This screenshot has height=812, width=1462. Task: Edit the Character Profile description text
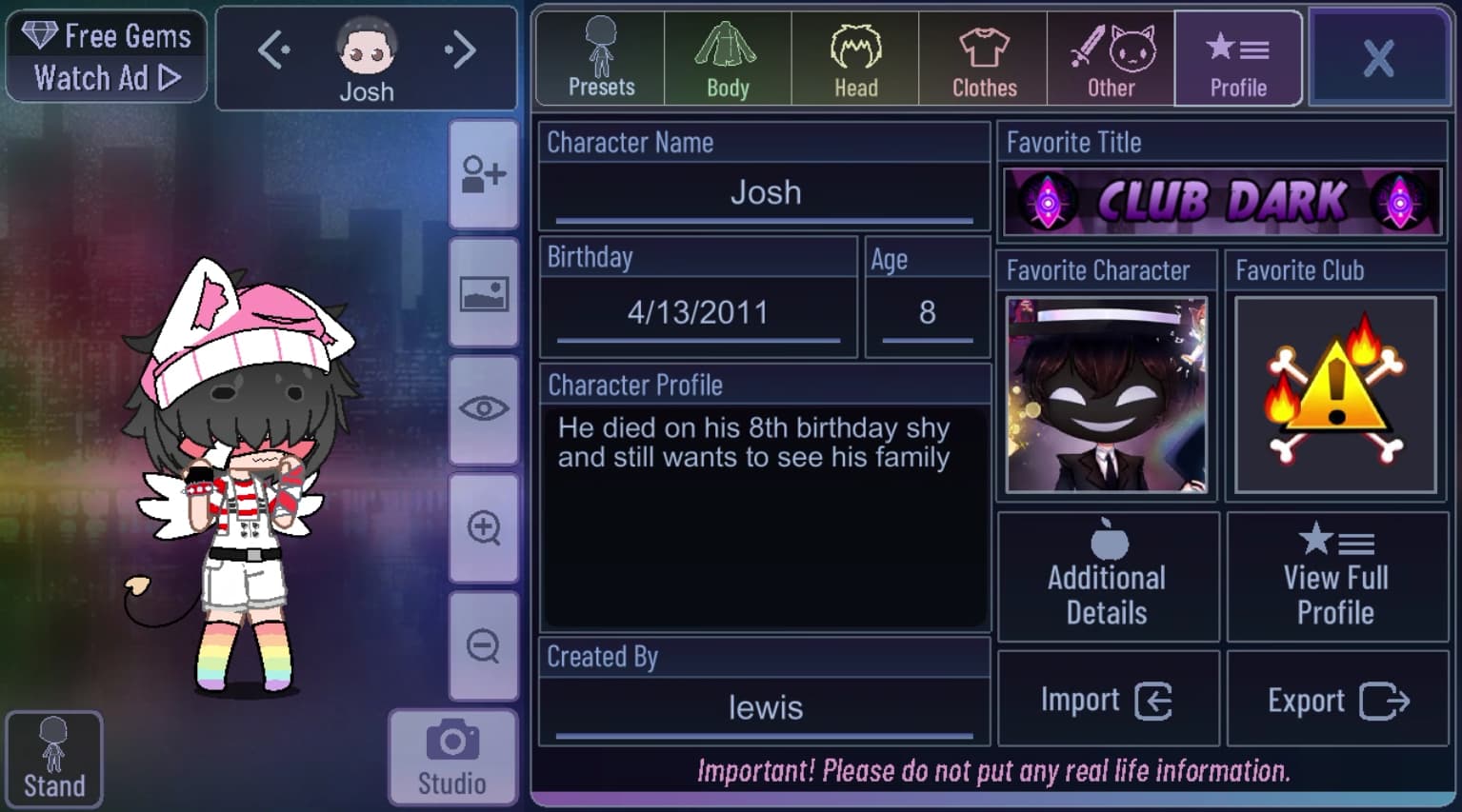pos(765,516)
